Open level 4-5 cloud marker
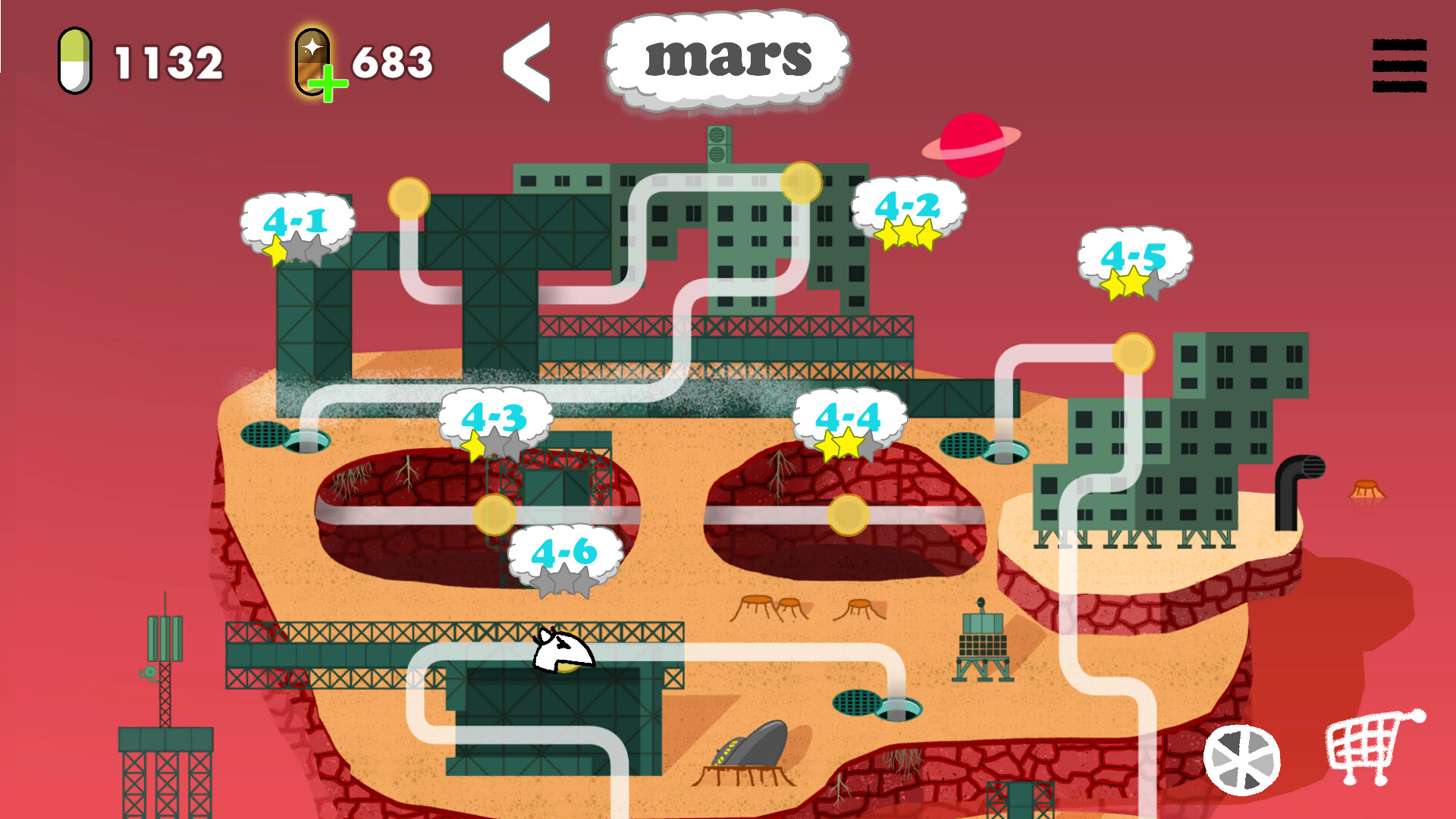1456x819 pixels. click(1134, 262)
